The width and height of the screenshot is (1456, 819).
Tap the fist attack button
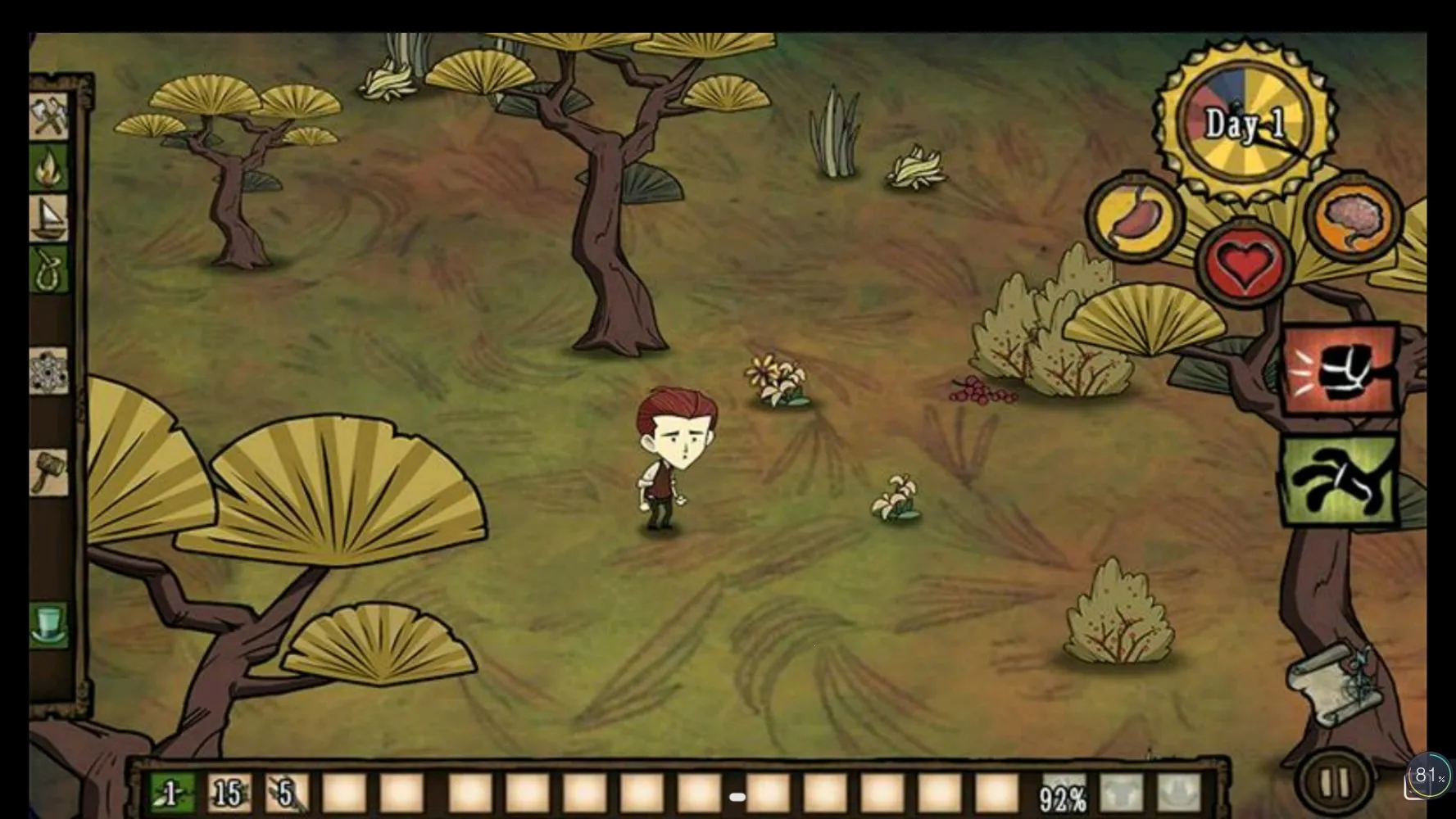tap(1340, 370)
